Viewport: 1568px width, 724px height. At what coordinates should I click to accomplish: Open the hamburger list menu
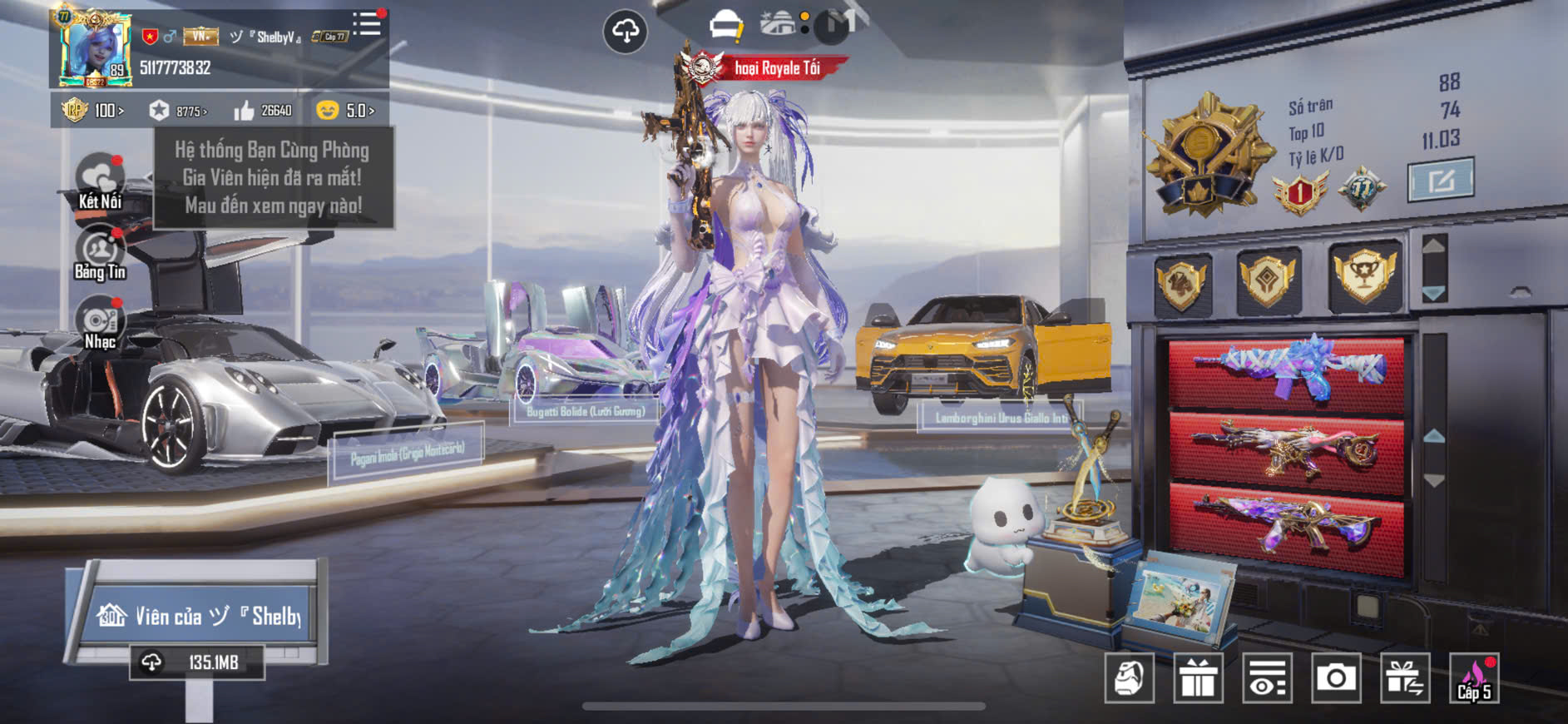[x=367, y=24]
